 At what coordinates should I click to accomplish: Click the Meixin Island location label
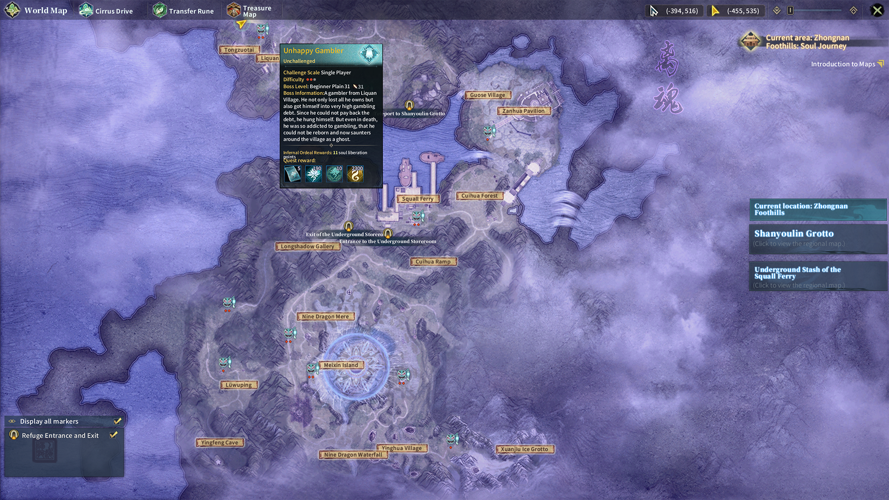pyautogui.click(x=341, y=365)
